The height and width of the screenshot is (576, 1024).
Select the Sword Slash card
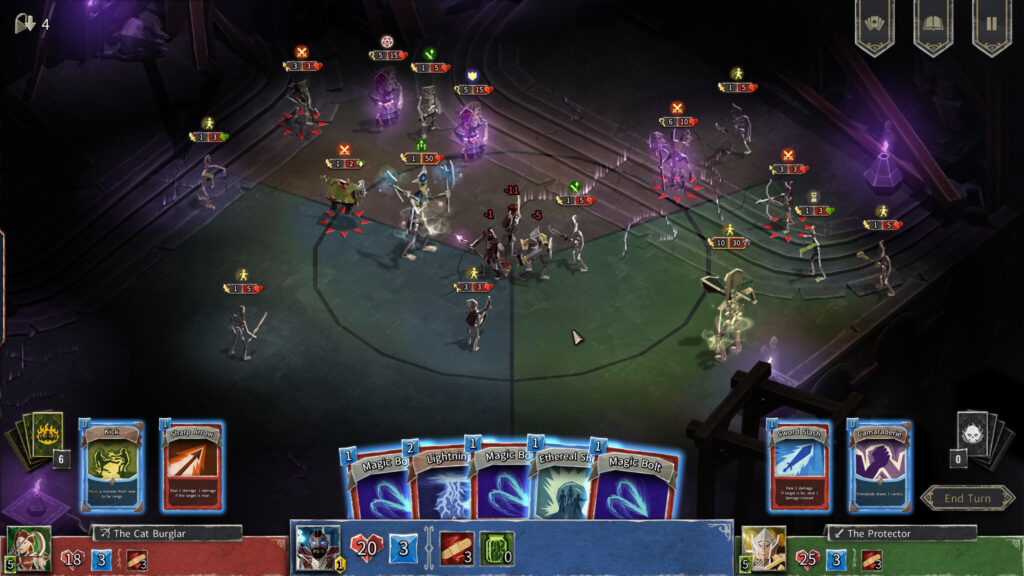pyautogui.click(x=800, y=466)
